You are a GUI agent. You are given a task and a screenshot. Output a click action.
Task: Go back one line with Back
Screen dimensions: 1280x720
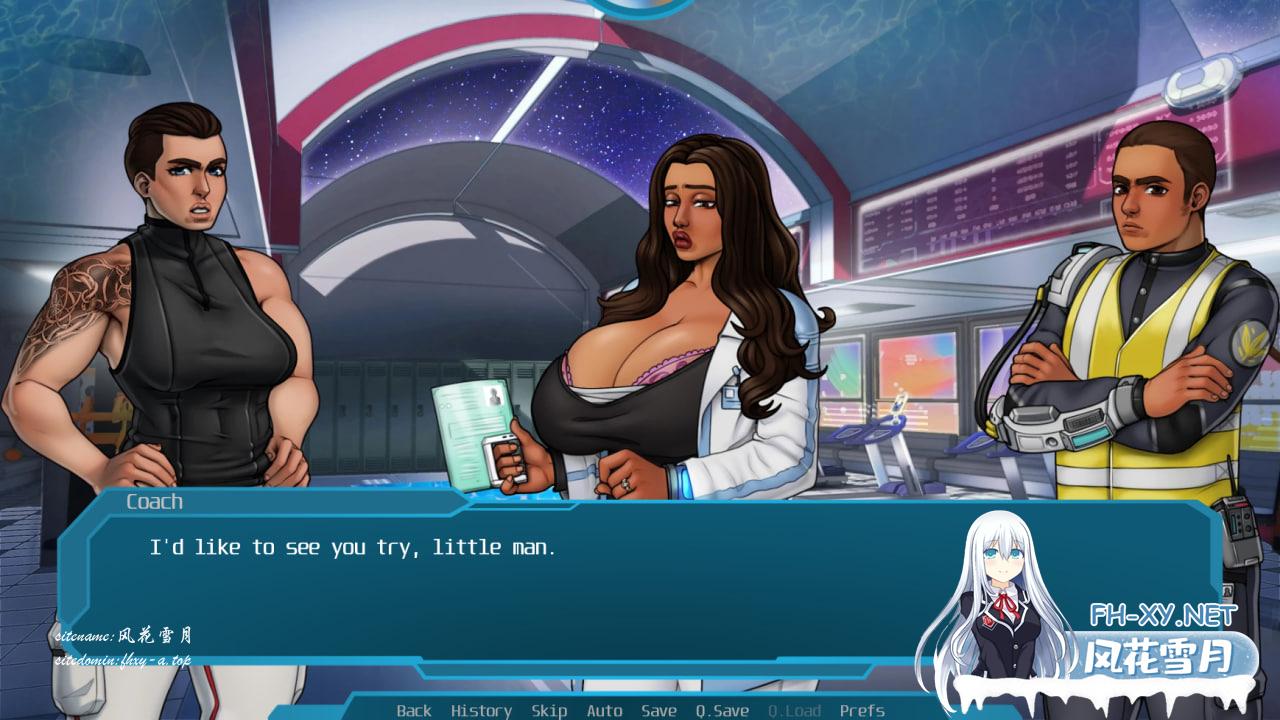[414, 710]
